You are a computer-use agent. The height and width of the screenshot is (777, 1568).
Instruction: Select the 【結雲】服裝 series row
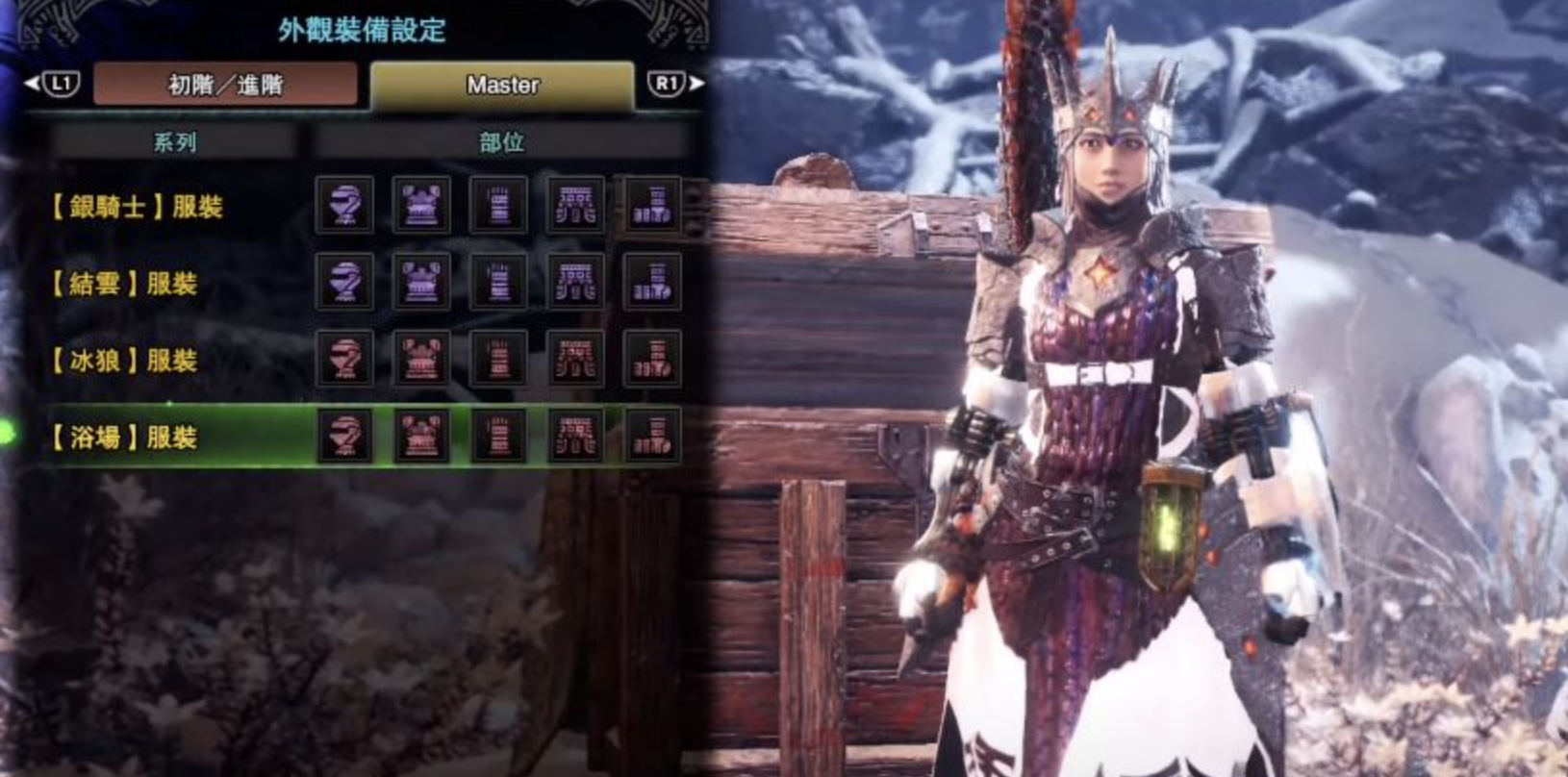pos(124,283)
